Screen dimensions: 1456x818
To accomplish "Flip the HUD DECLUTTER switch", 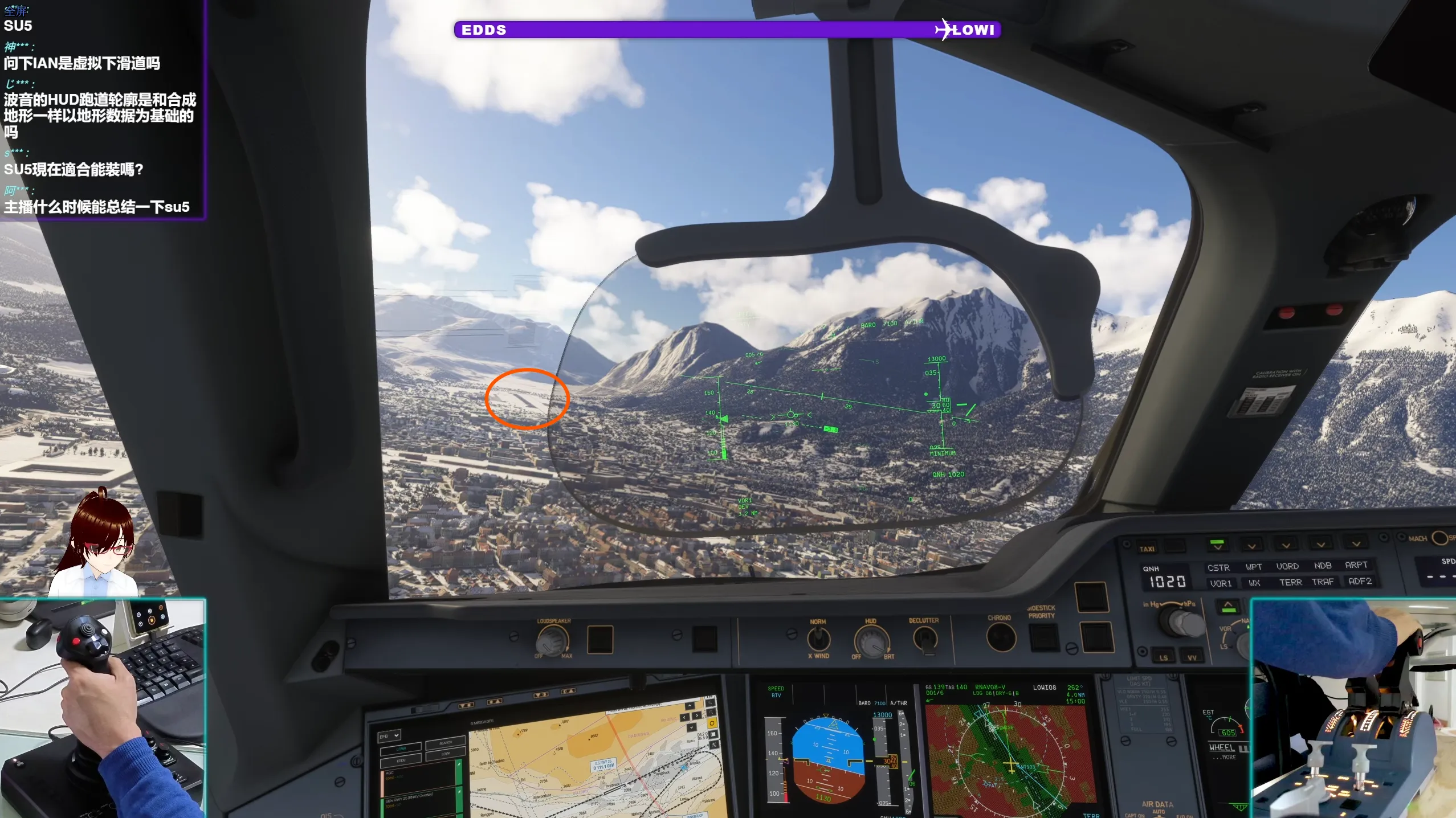I will click(x=924, y=639).
